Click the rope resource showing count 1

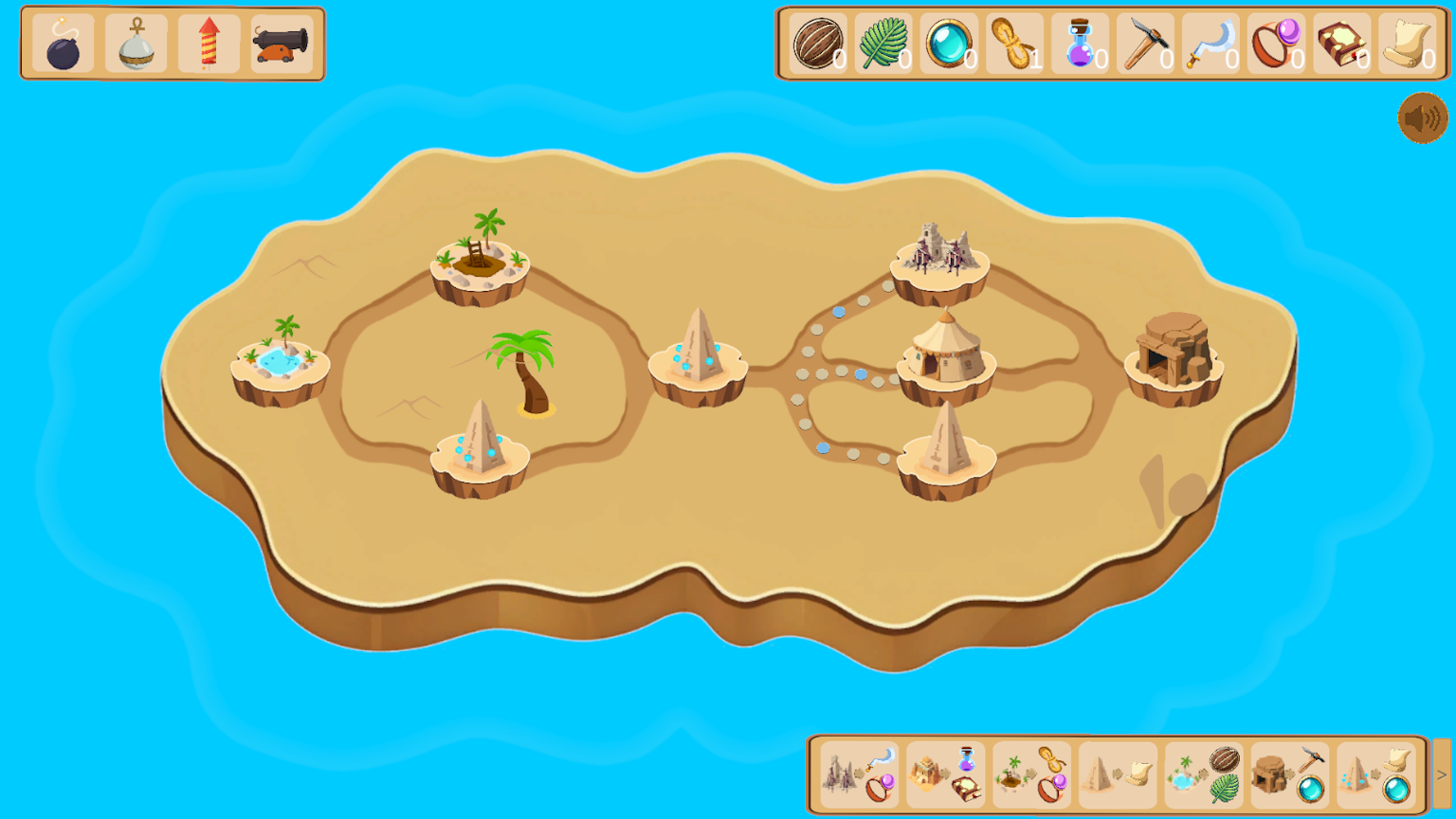click(1013, 42)
